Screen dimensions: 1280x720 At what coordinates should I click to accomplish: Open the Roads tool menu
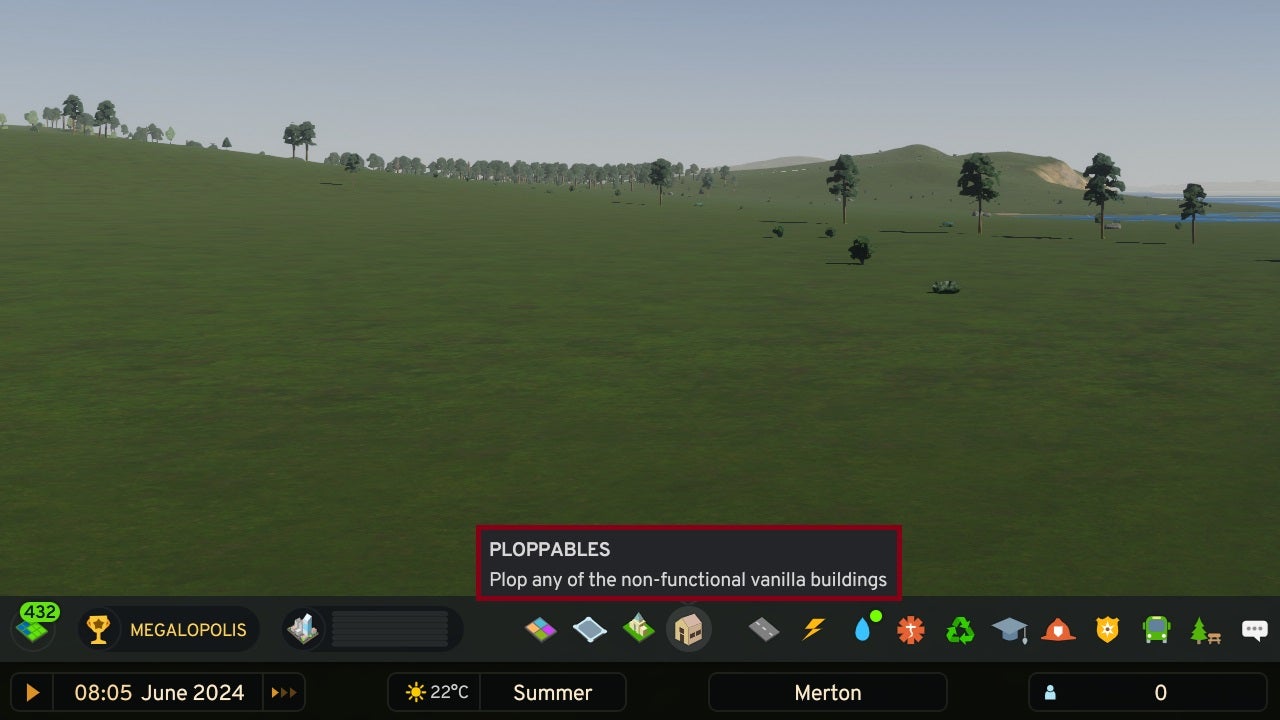click(x=763, y=629)
